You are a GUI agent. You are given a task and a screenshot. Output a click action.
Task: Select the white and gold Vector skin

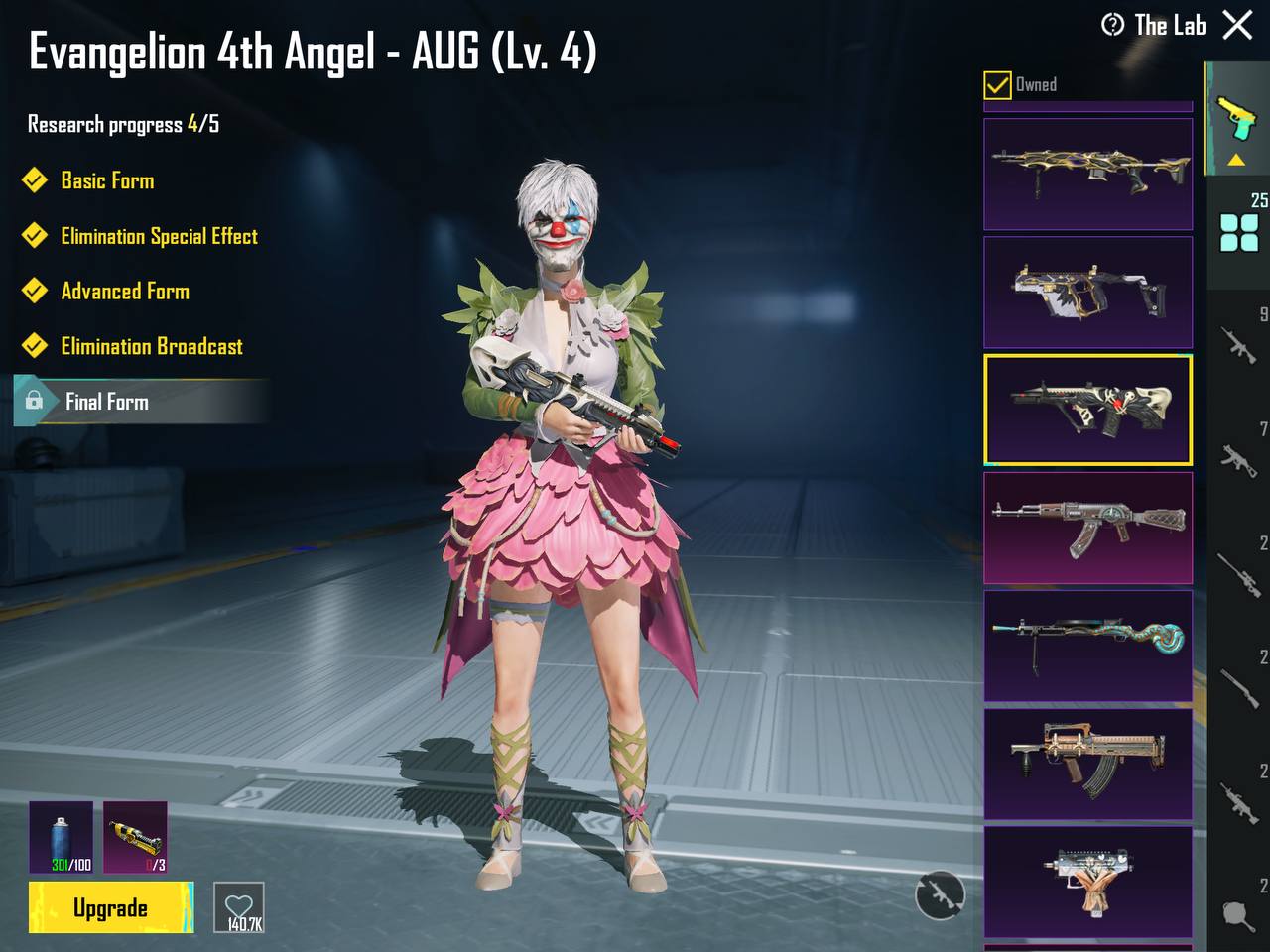1087,292
